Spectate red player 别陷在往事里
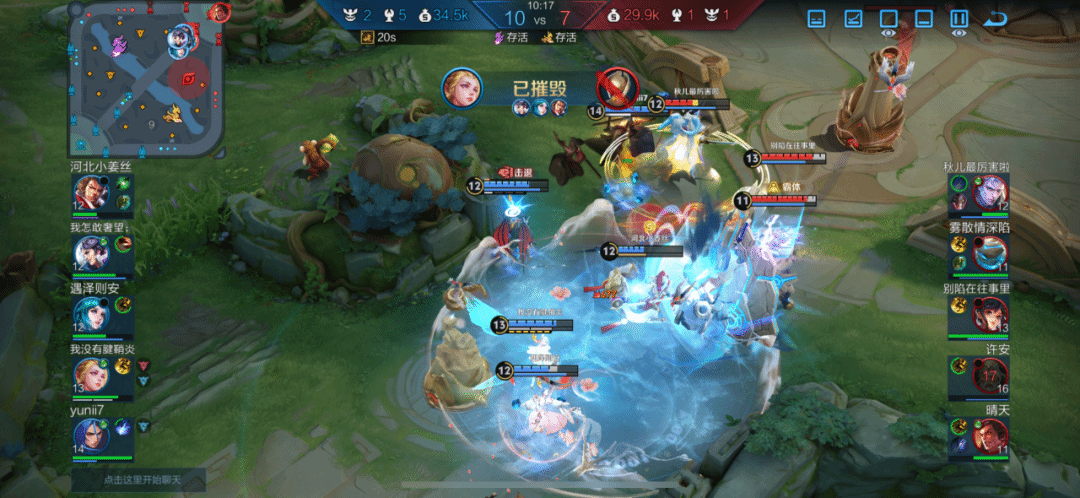 (990, 315)
